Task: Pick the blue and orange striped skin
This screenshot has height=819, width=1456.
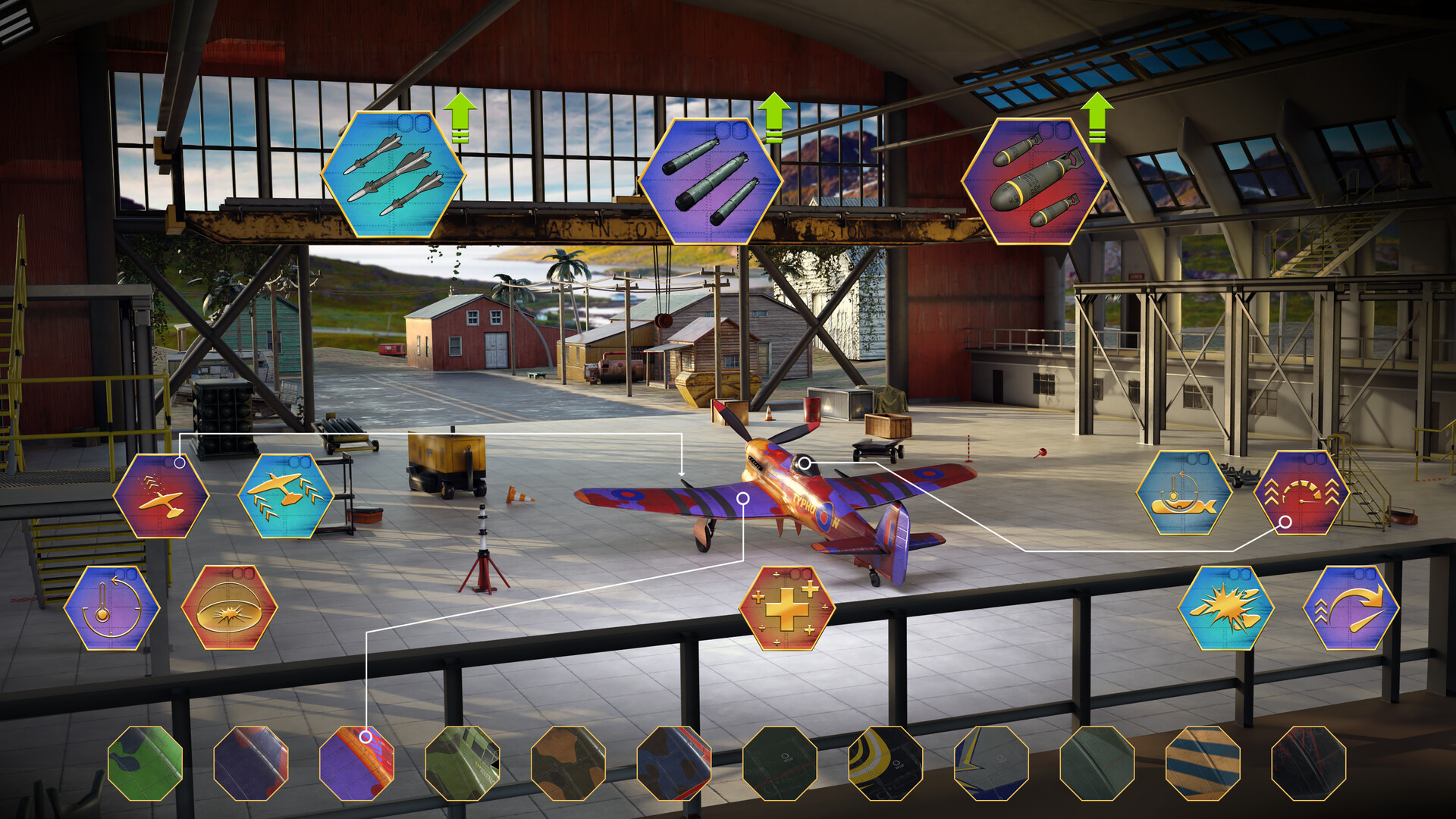Action: click(x=1203, y=763)
